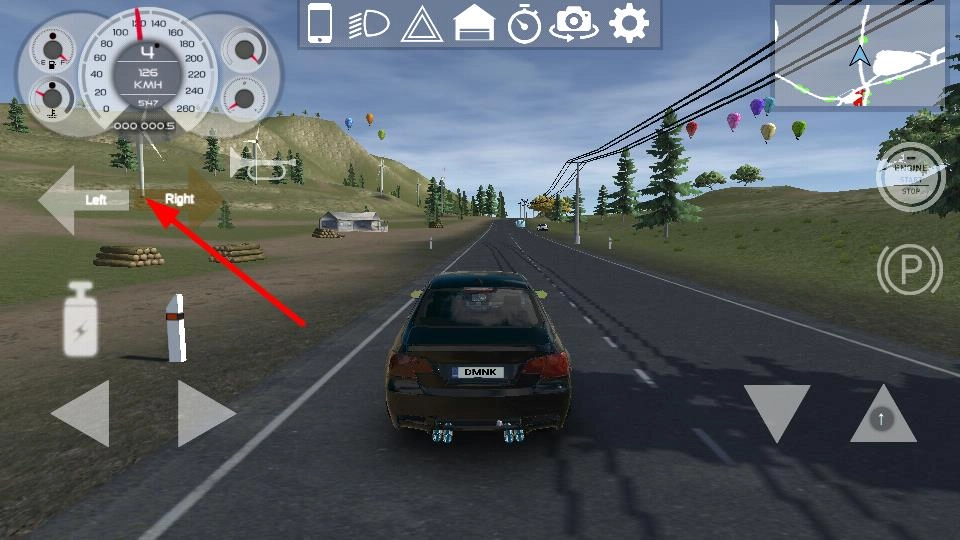This screenshot has height=540, width=960.
Task: Toggle the headlights icon
Action: (x=369, y=24)
